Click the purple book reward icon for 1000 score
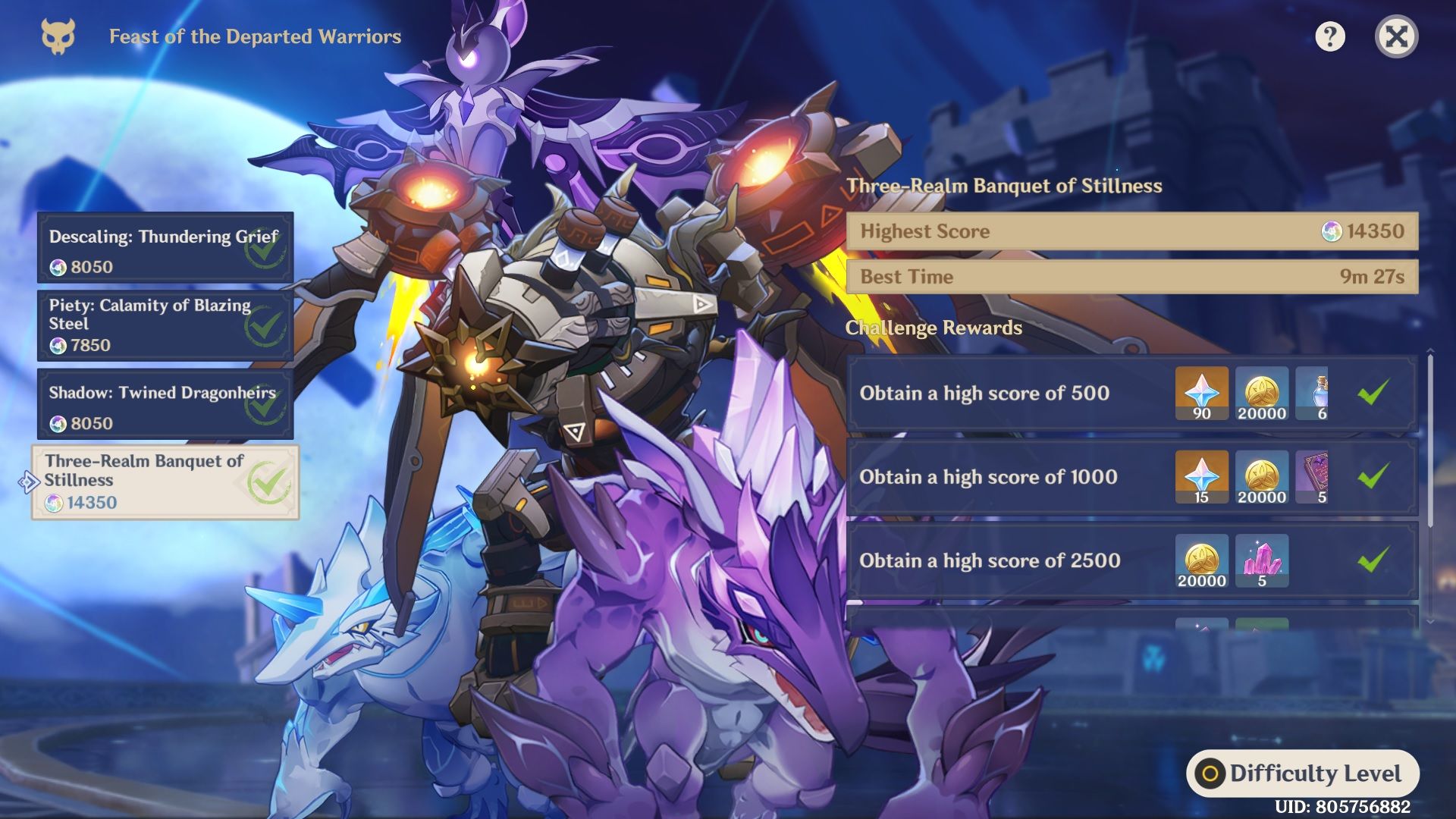The width and height of the screenshot is (1456, 819). pyautogui.click(x=1323, y=477)
